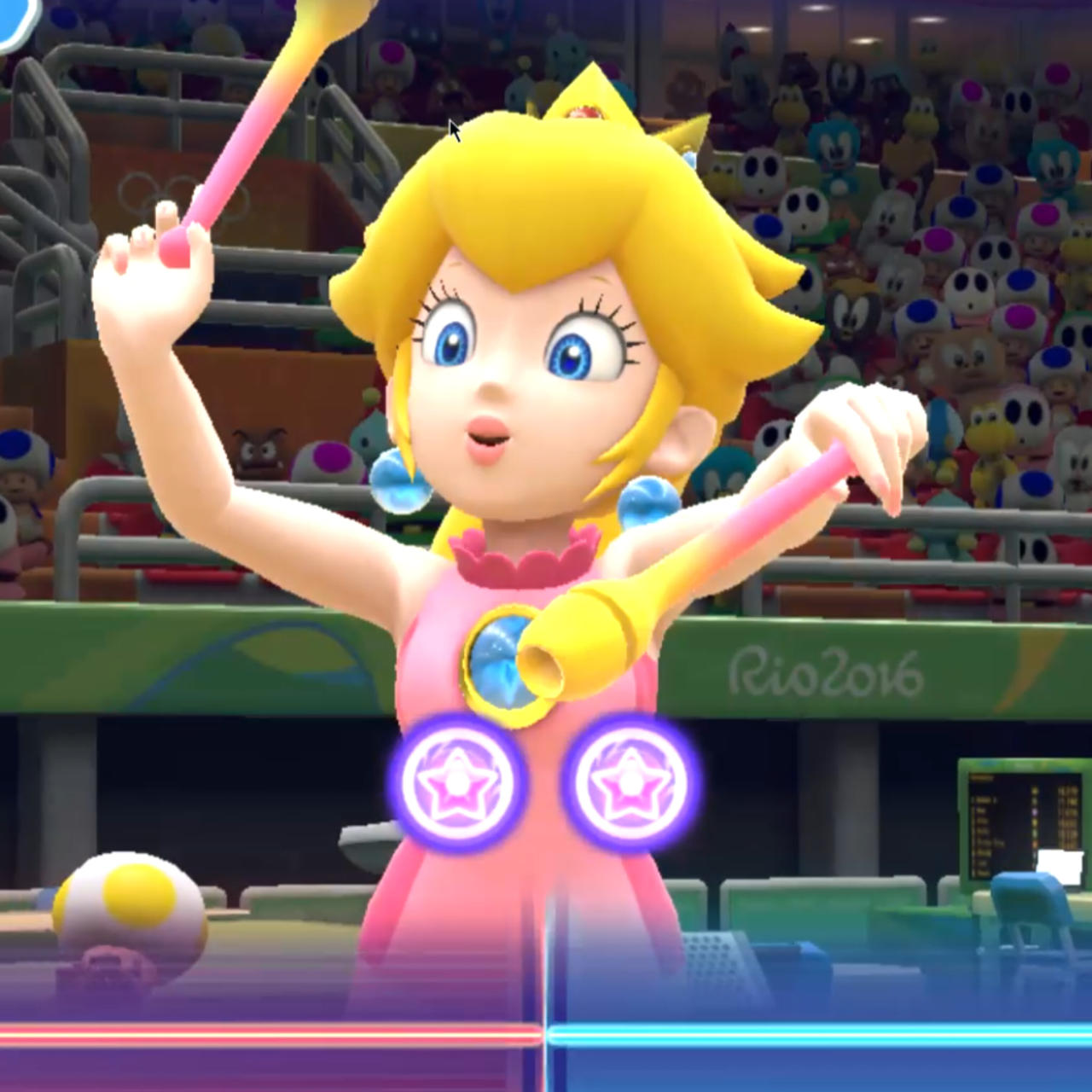Click the red-blue gradient bar at the bottom

pyautogui.click(x=546, y=1034)
